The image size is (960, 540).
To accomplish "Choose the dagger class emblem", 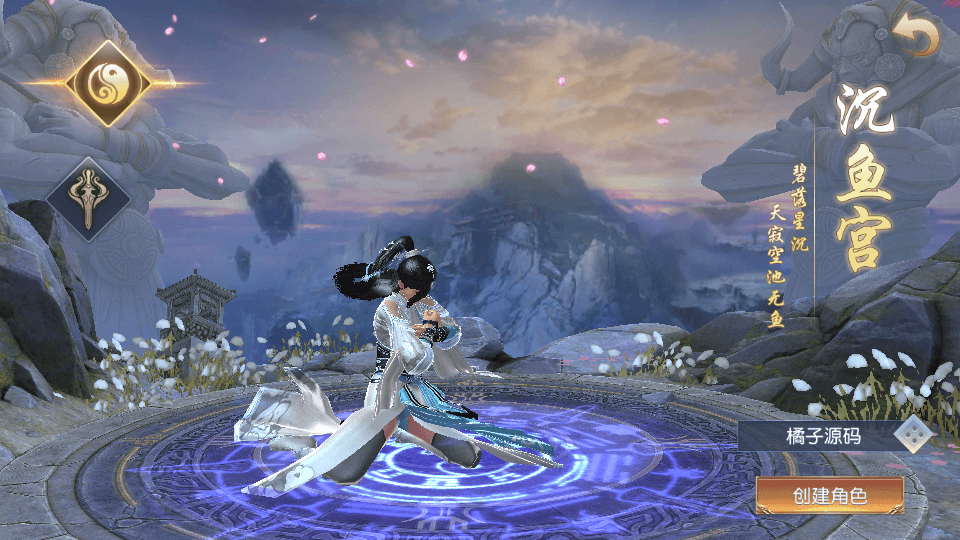I will click(88, 199).
